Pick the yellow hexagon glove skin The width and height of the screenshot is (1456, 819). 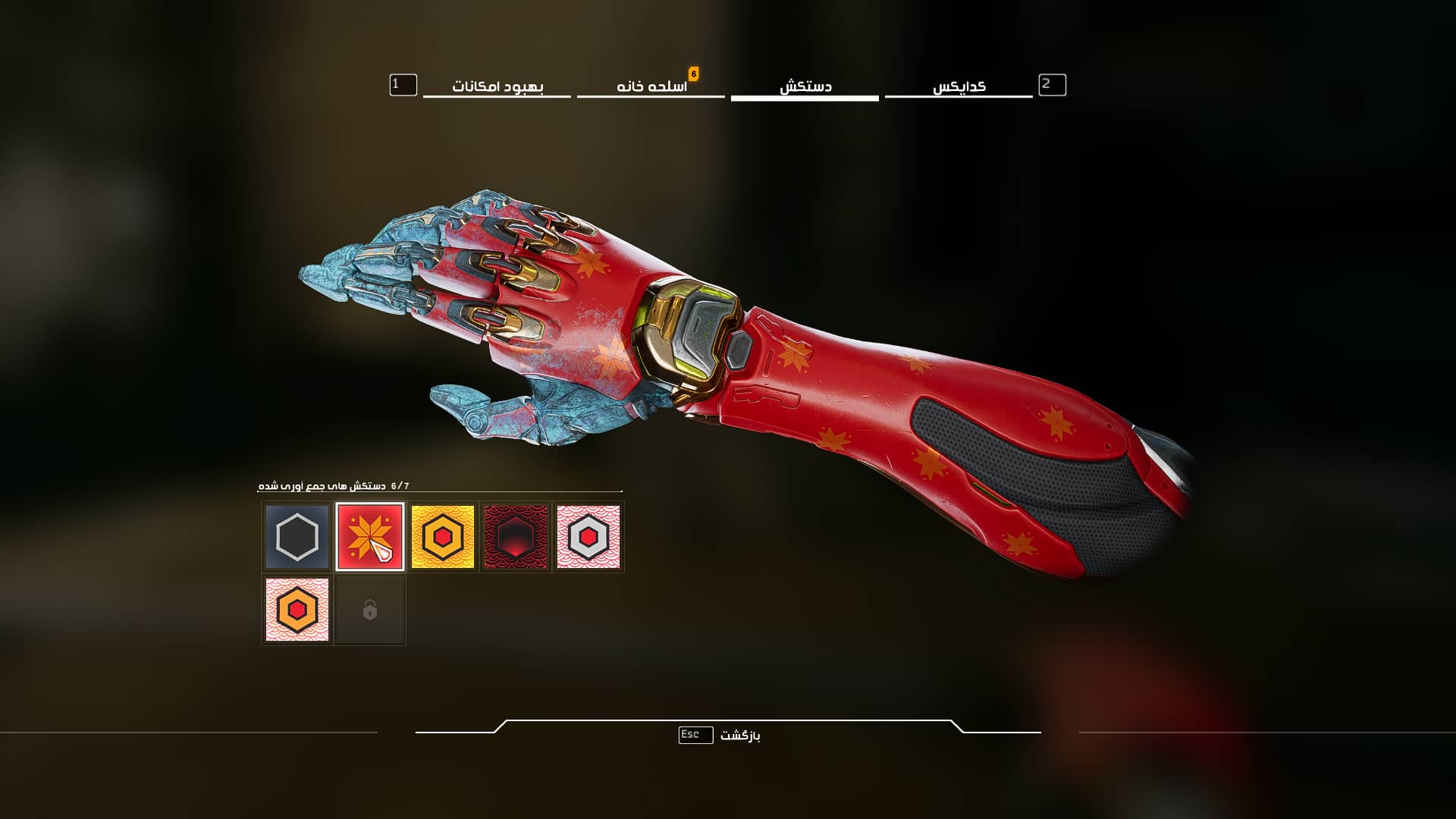(x=443, y=537)
